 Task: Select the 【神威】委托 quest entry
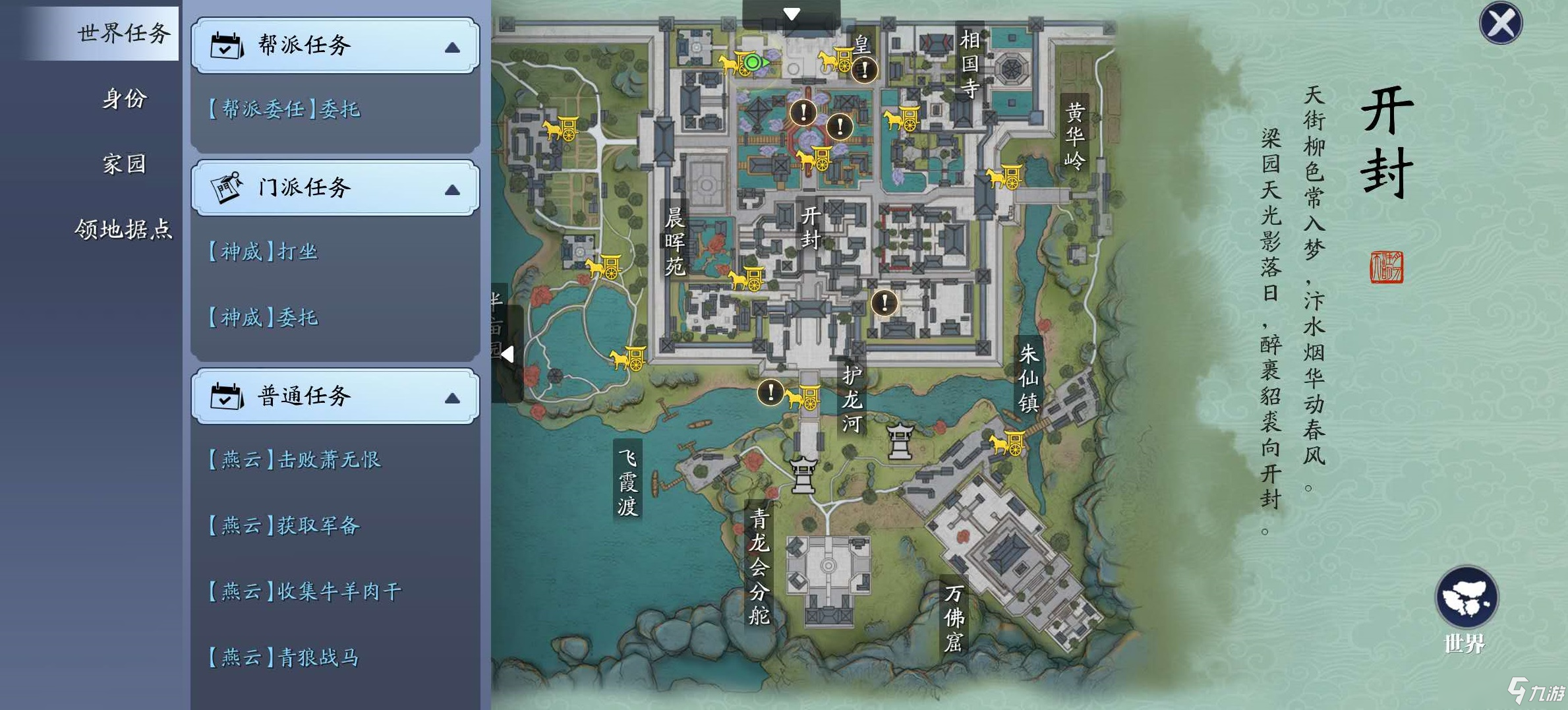point(264,318)
